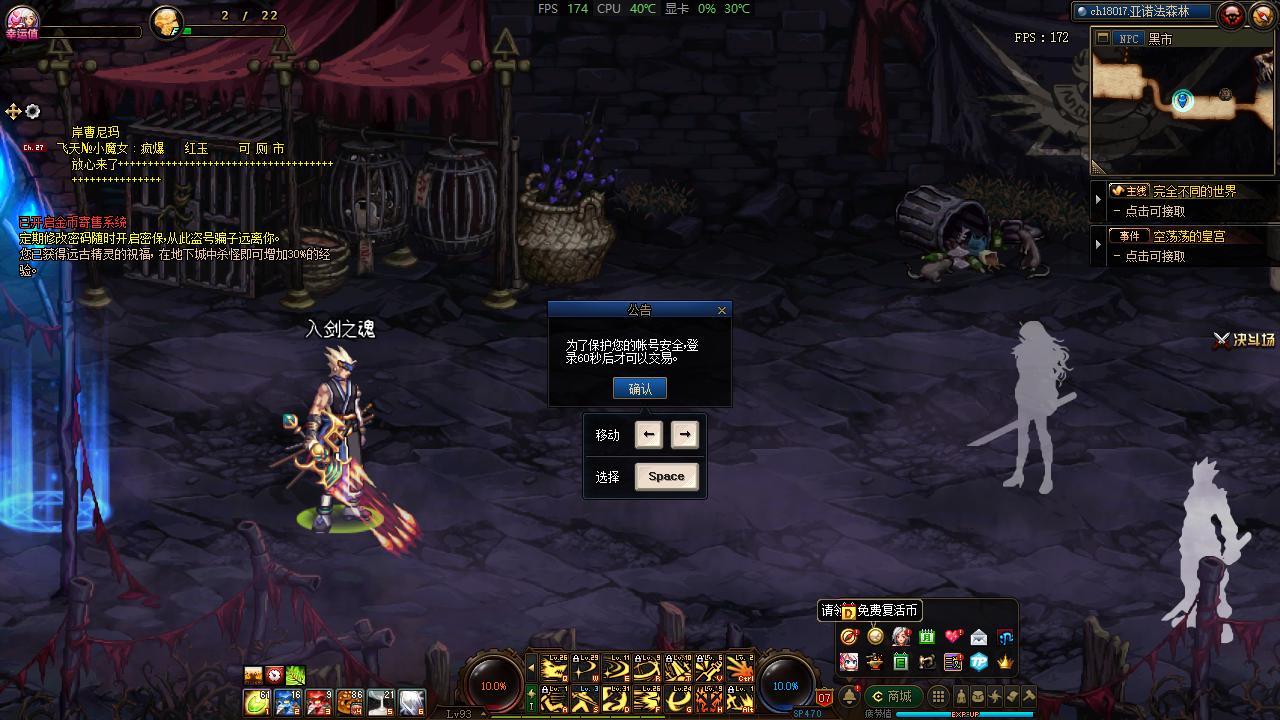Use the green potion in slot 1
The height and width of the screenshot is (720, 1280).
(258, 702)
